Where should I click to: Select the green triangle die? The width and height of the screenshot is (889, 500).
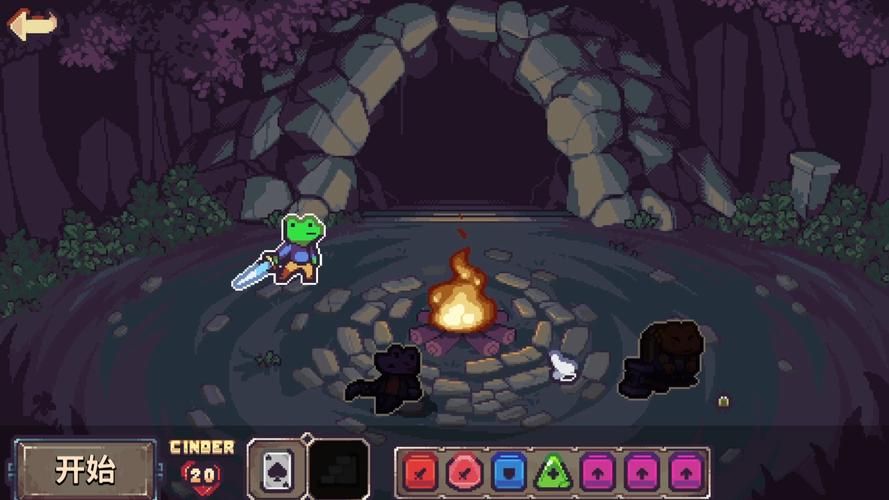point(553,470)
